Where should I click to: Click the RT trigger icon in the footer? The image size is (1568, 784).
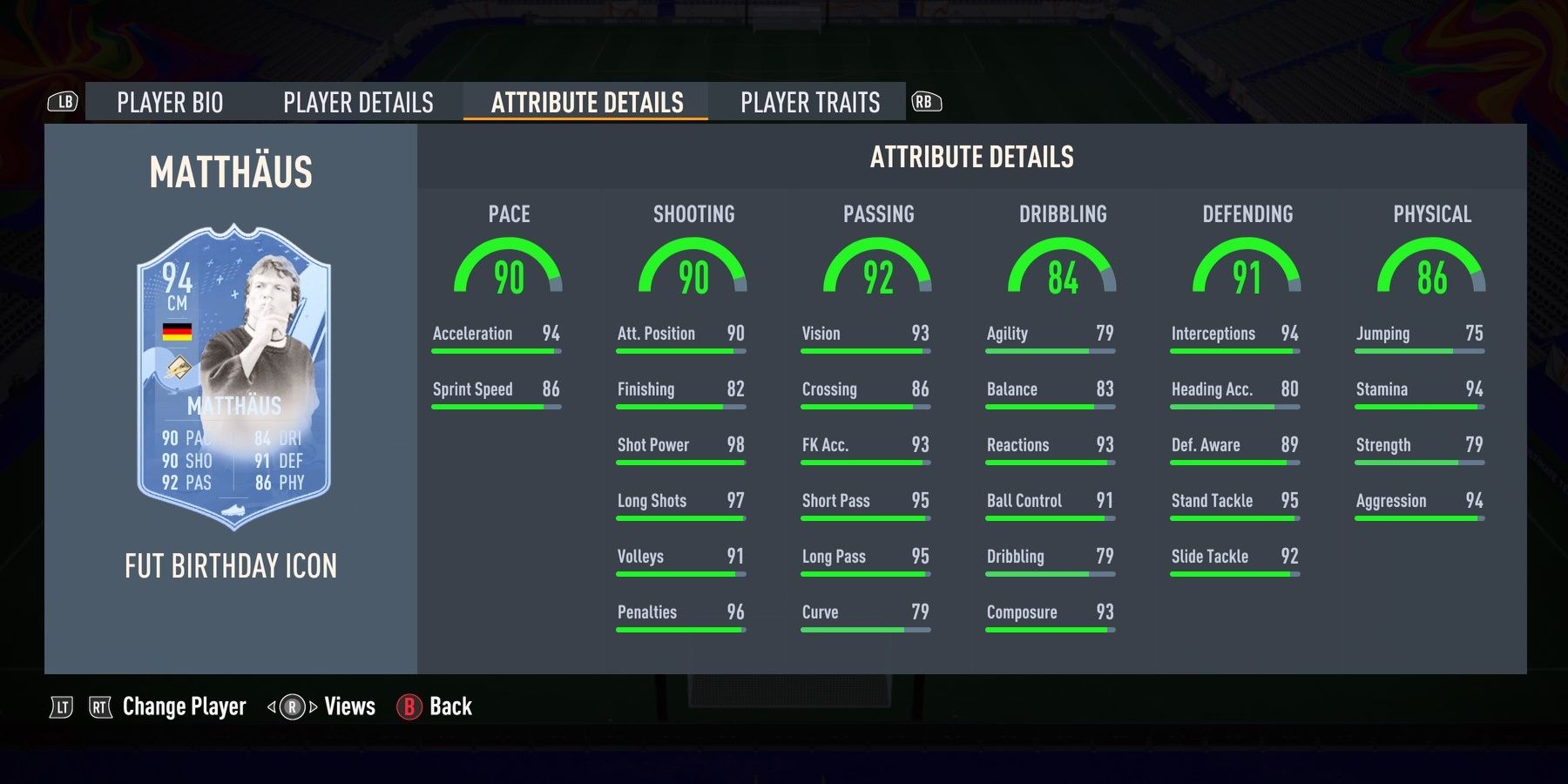[x=100, y=706]
